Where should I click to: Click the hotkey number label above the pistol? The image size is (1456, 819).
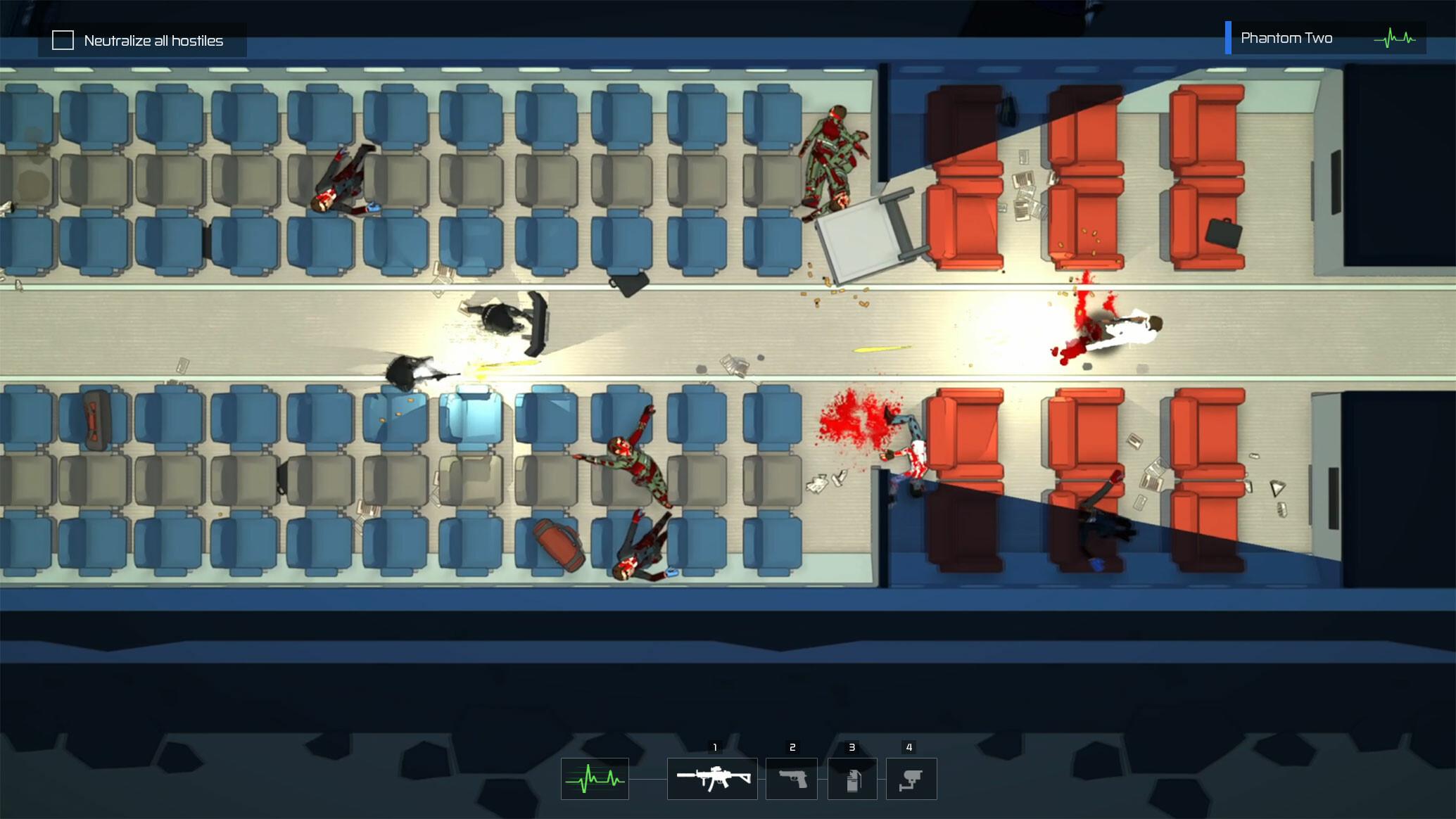point(792,747)
